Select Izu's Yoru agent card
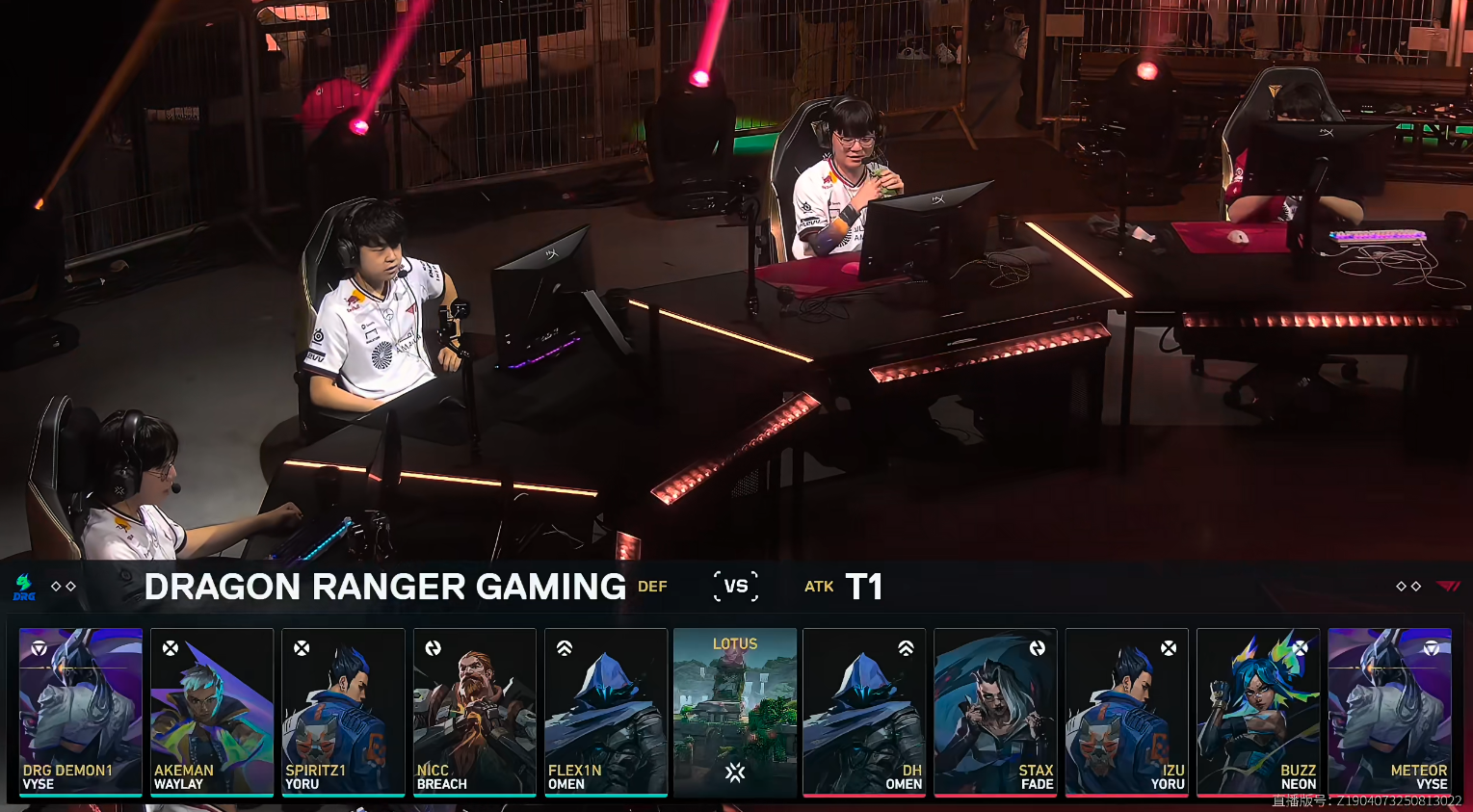Screen dimensions: 1473x812 (x=1126, y=712)
